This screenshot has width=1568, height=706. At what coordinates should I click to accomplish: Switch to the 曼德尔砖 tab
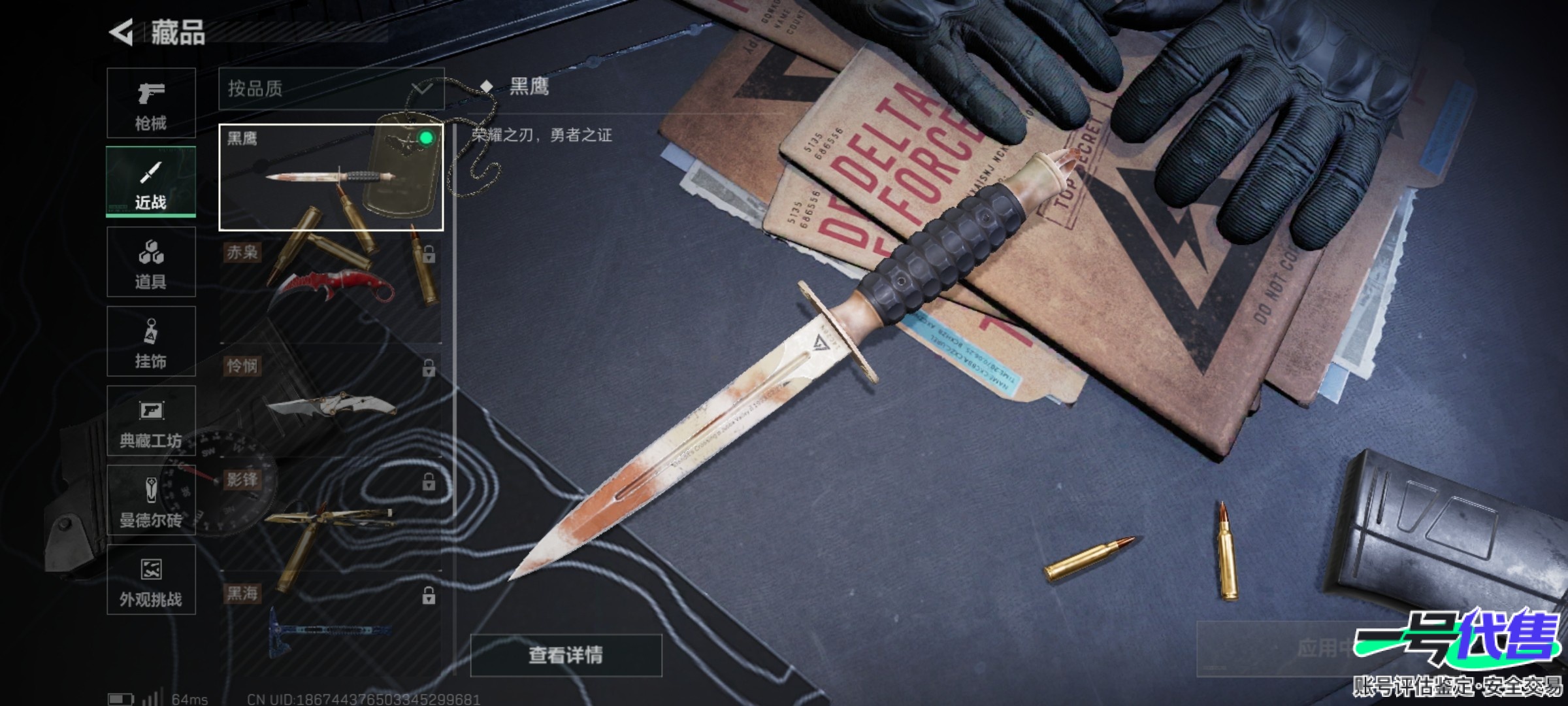coord(151,501)
